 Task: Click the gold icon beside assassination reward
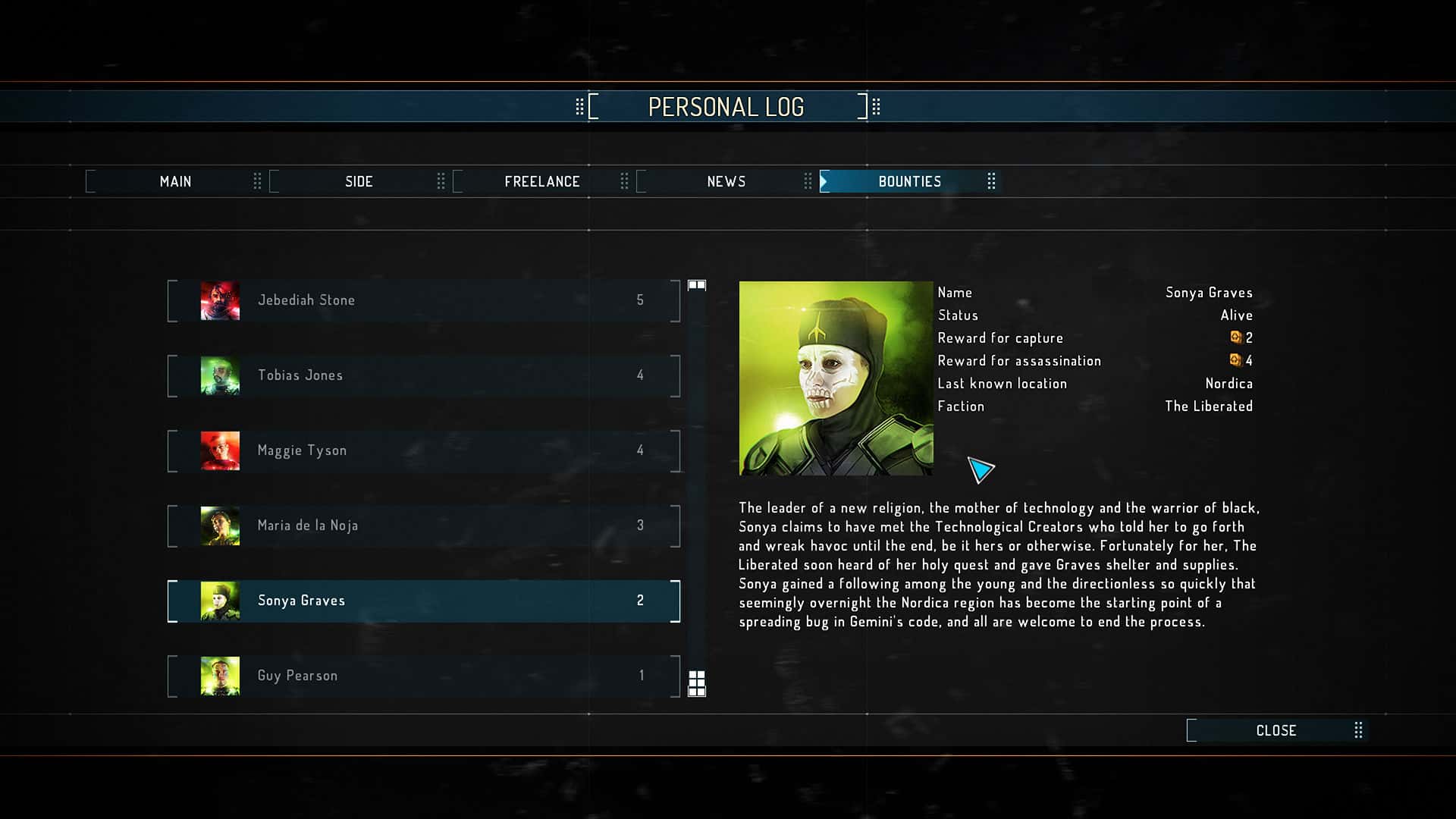pyautogui.click(x=1236, y=361)
